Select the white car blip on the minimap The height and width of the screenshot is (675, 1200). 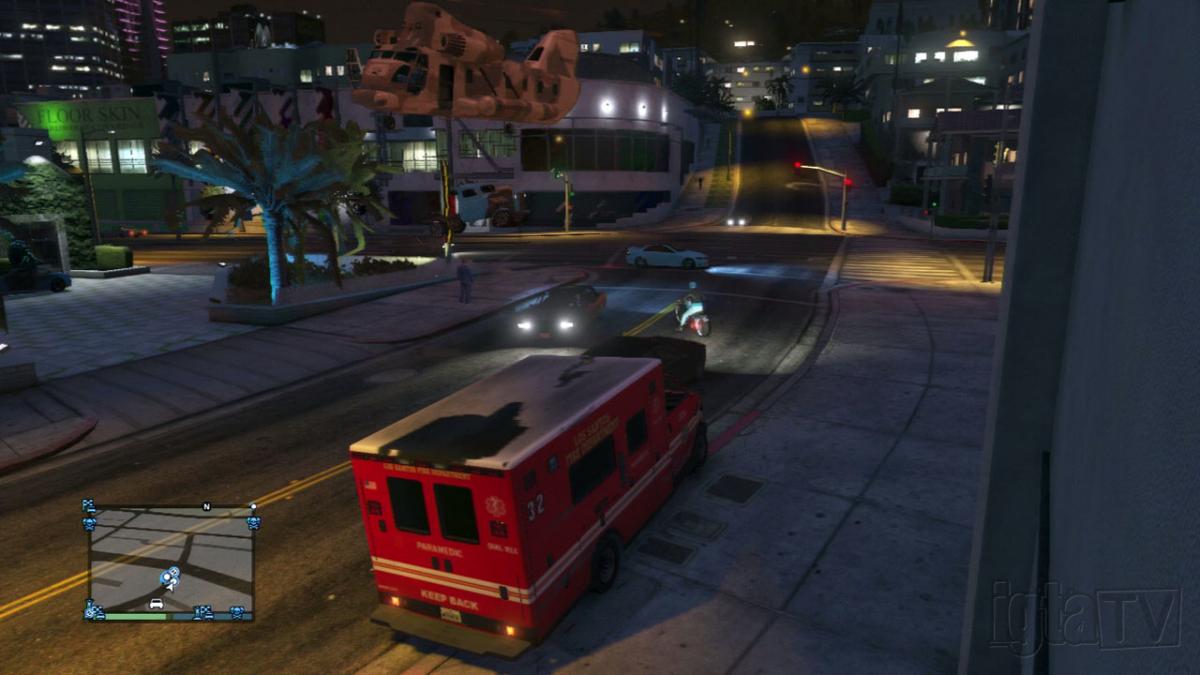coord(156,604)
